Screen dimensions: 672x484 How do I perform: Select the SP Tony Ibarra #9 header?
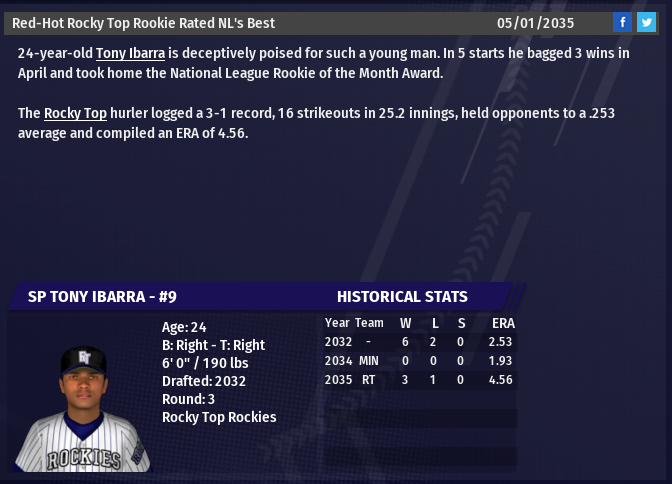pyautogui.click(x=102, y=296)
